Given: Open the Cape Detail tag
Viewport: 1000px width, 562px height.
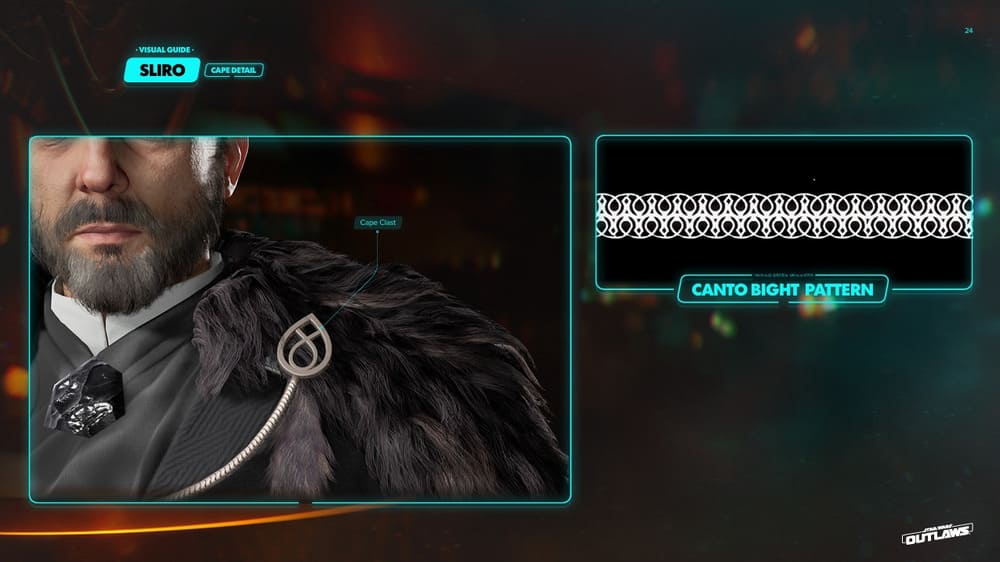Looking at the screenshot, I should (x=234, y=71).
